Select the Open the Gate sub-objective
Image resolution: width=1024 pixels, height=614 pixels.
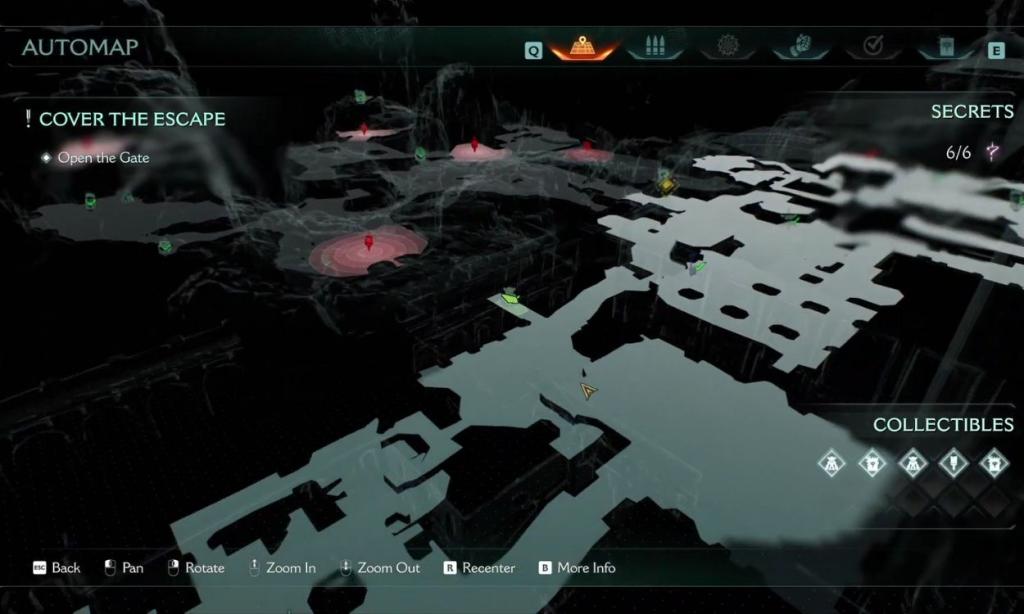pos(103,158)
